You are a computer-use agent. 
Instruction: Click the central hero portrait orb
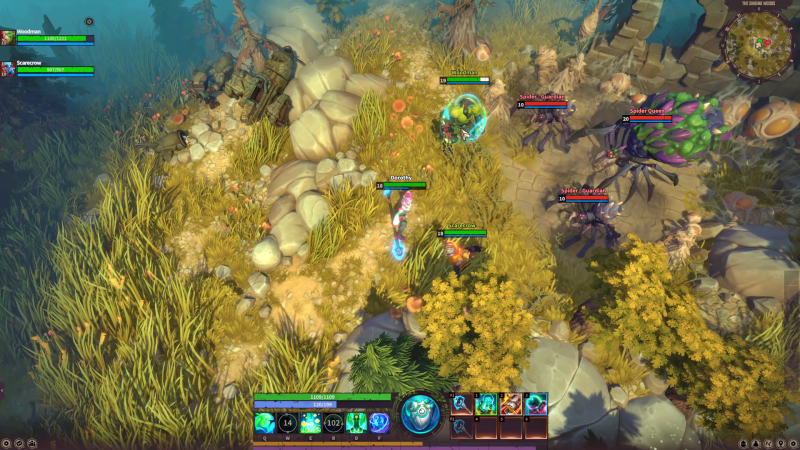click(420, 414)
